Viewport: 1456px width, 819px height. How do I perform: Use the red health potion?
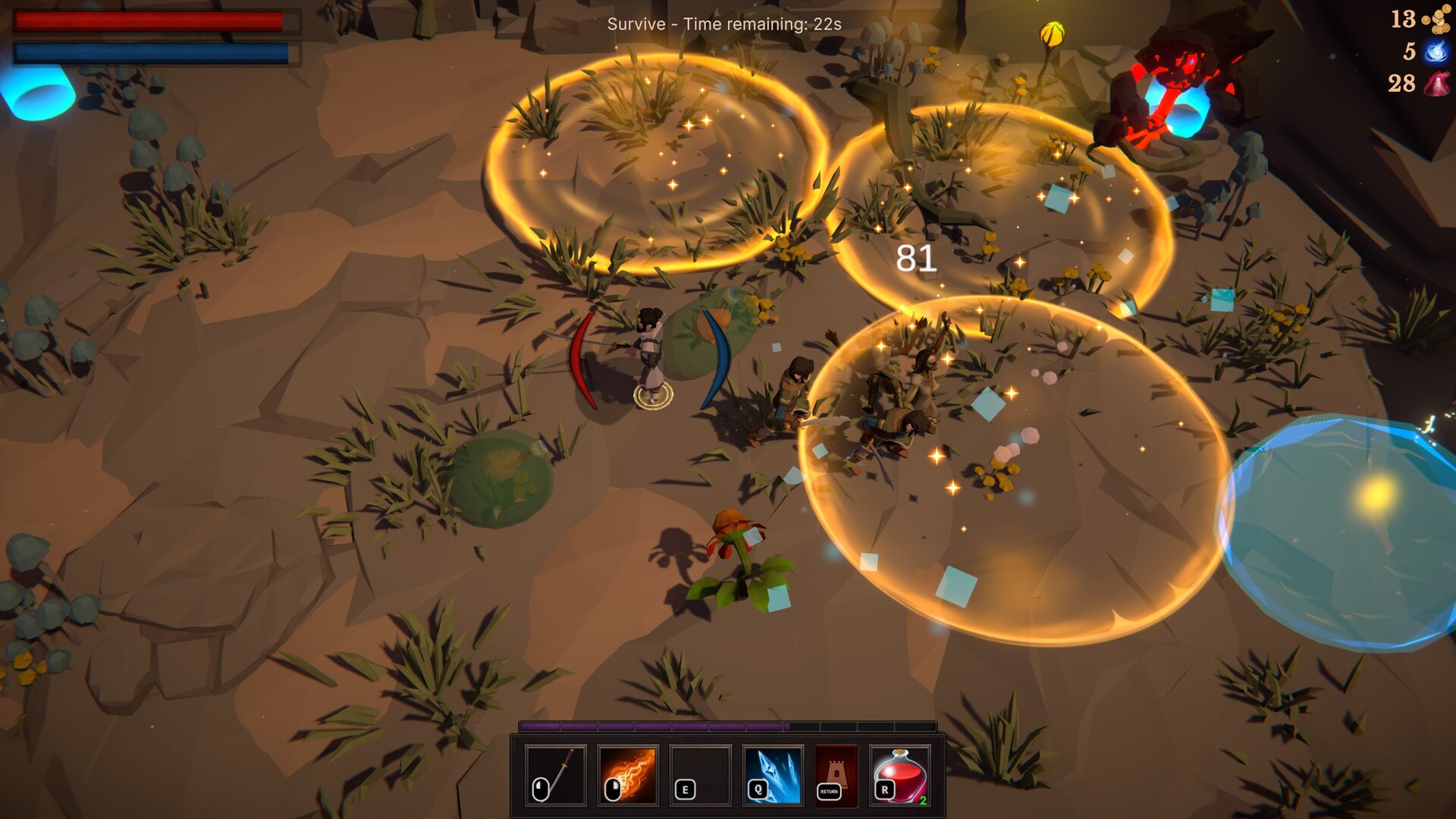pos(900,774)
